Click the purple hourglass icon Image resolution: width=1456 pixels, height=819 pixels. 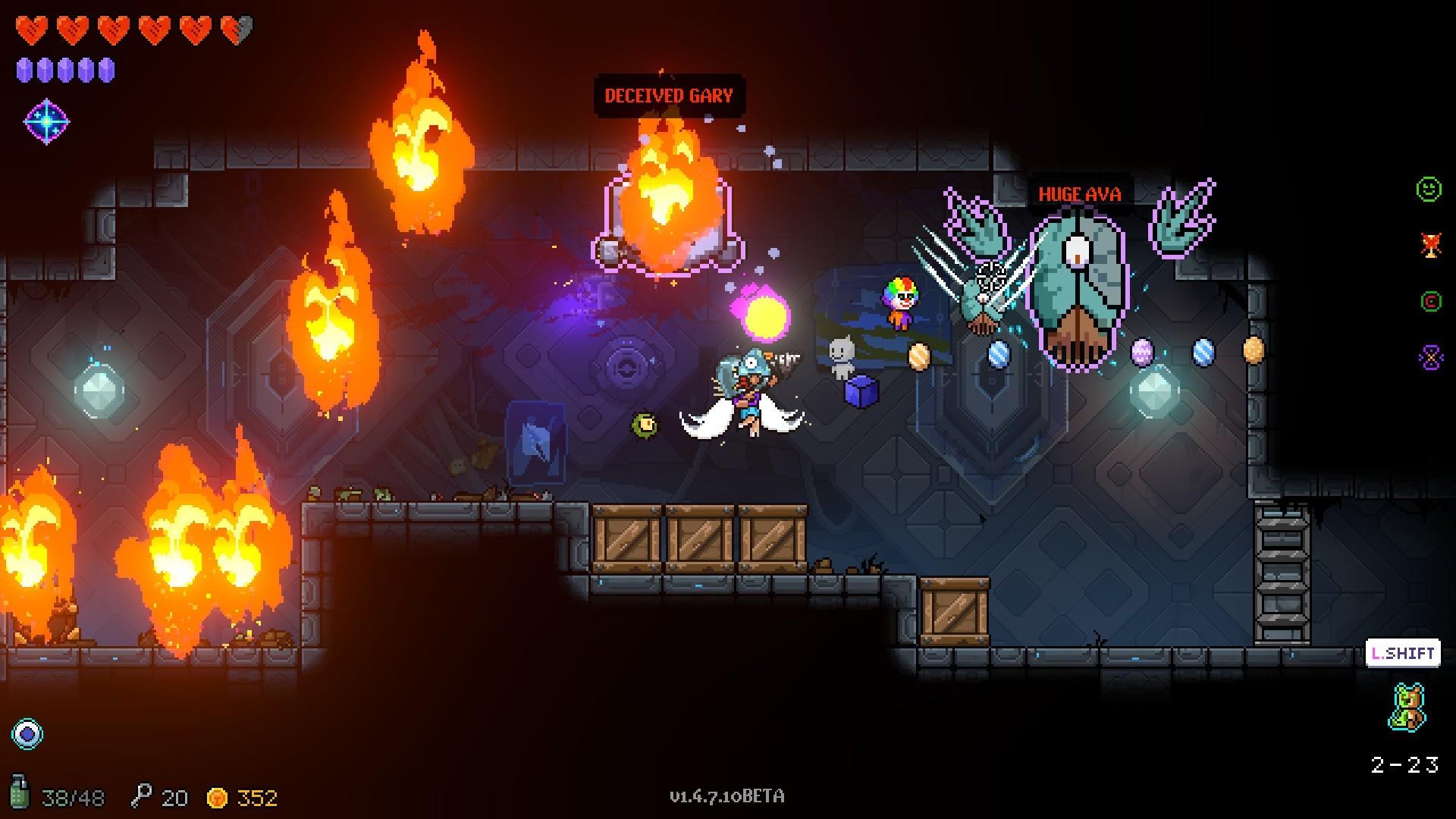pos(1430,358)
